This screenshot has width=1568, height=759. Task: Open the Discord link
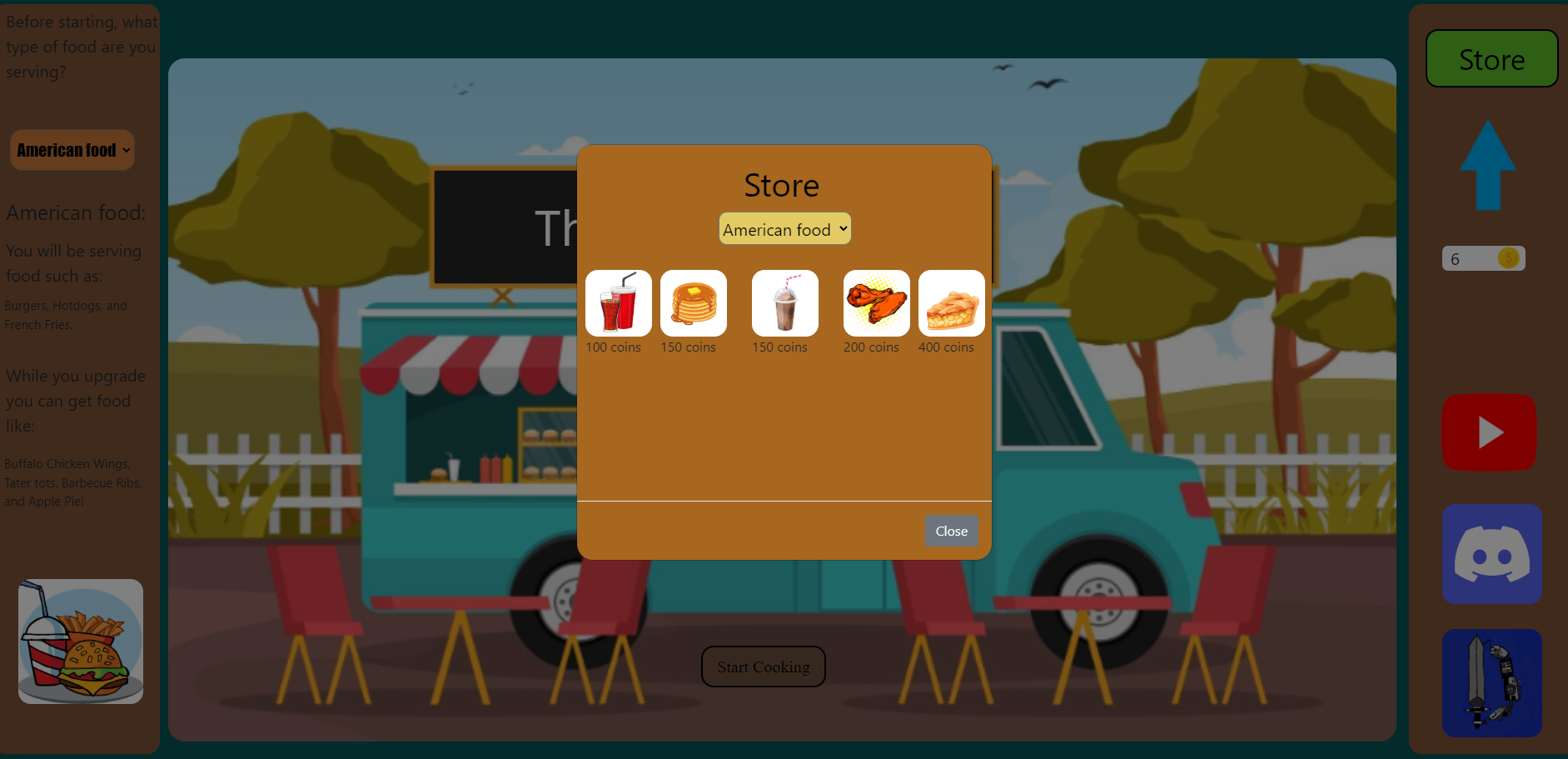point(1491,554)
